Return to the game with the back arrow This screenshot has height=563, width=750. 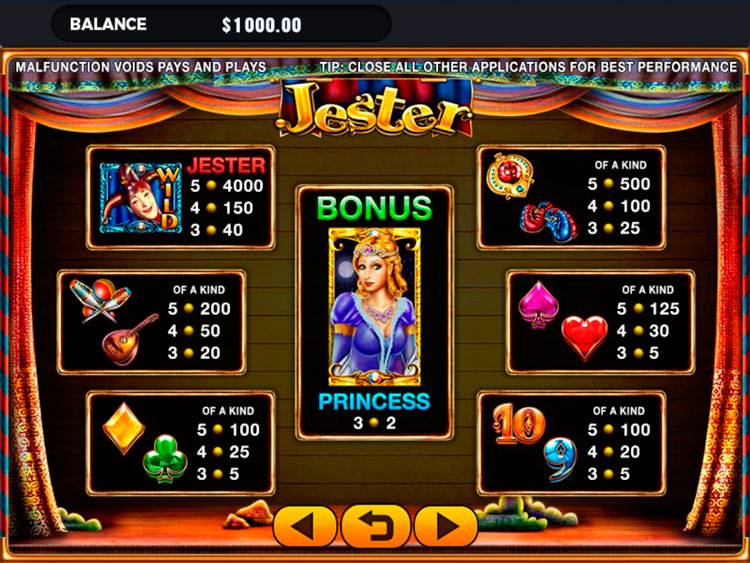click(375, 525)
